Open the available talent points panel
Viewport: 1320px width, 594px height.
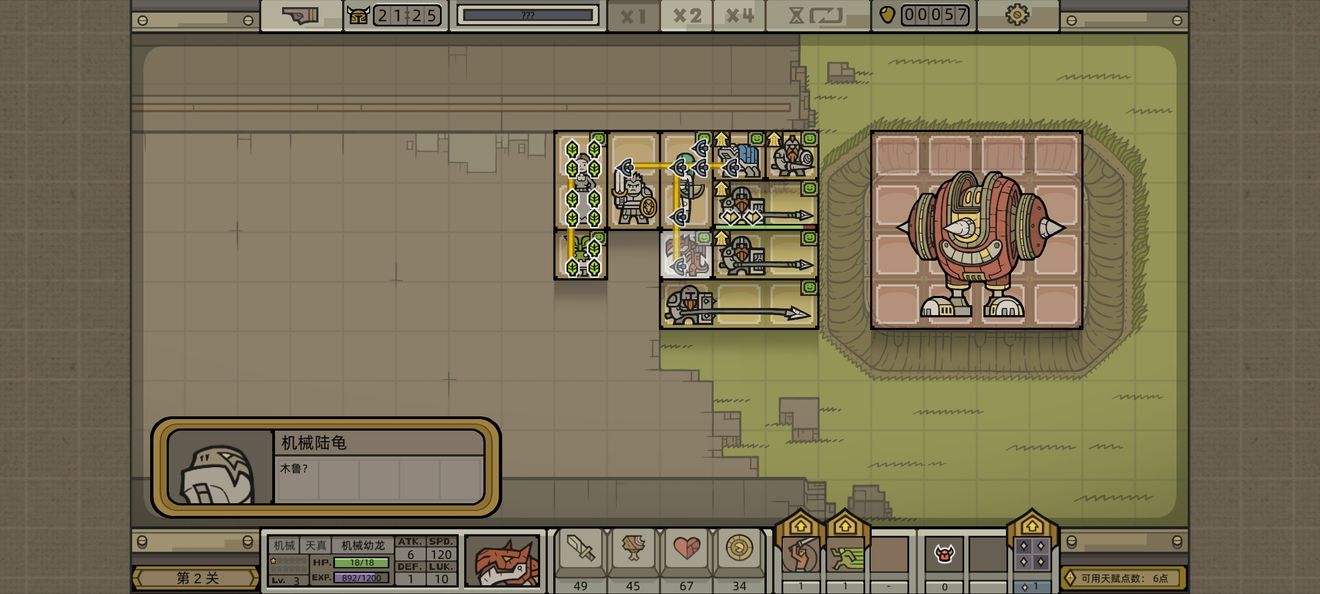pyautogui.click(x=1123, y=578)
